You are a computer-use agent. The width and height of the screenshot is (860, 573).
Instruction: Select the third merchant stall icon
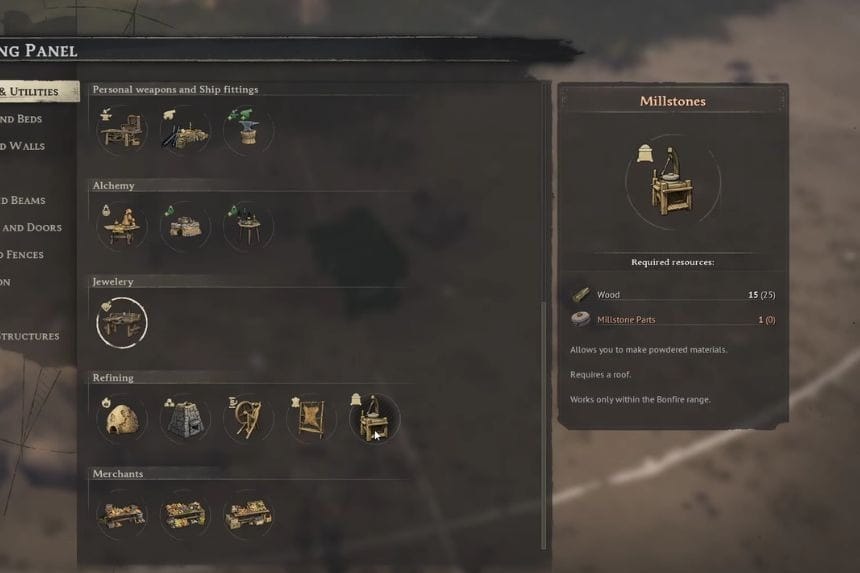[x=248, y=514]
